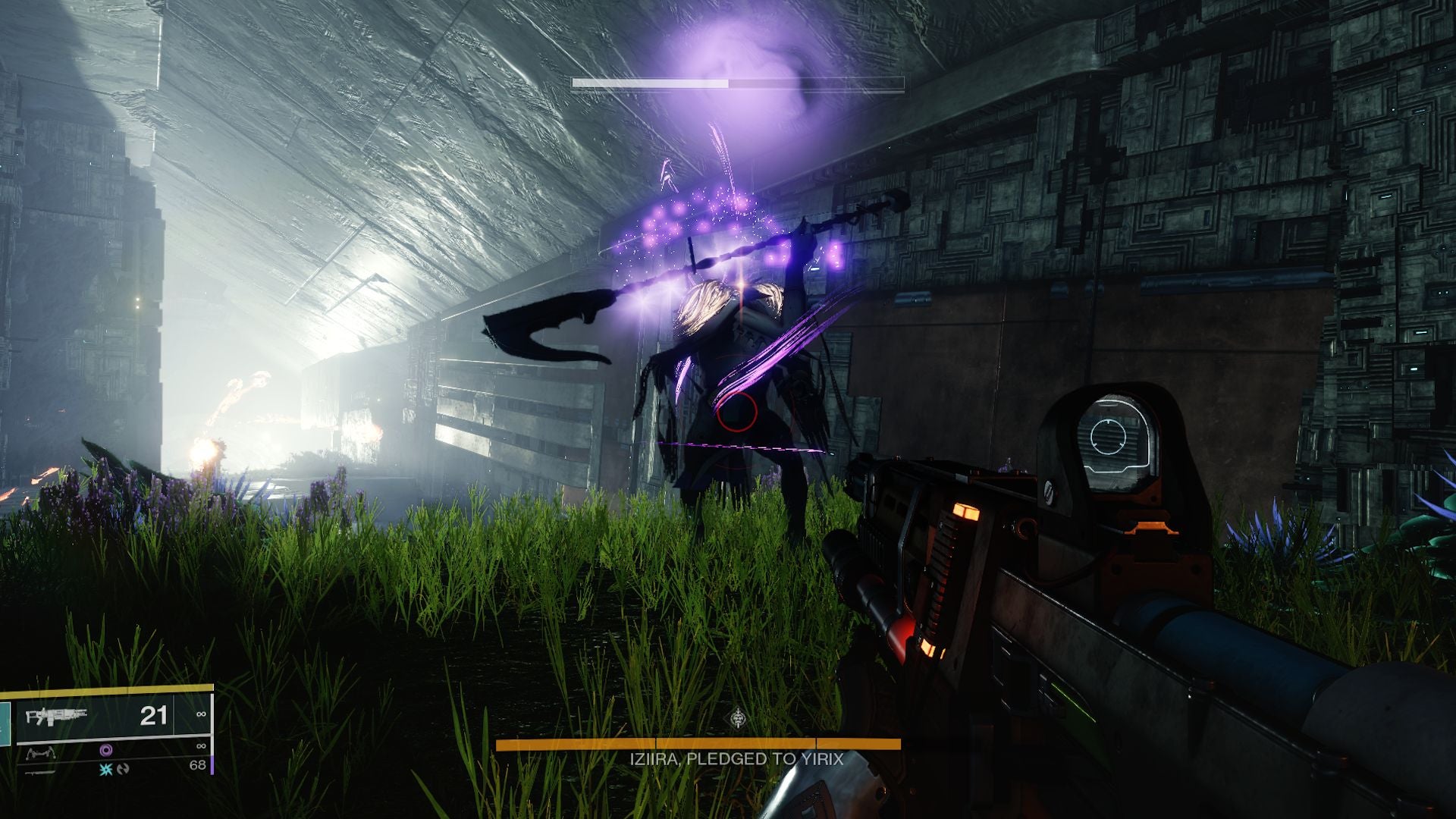Select the sword weapon silhouette icon

coord(39,772)
